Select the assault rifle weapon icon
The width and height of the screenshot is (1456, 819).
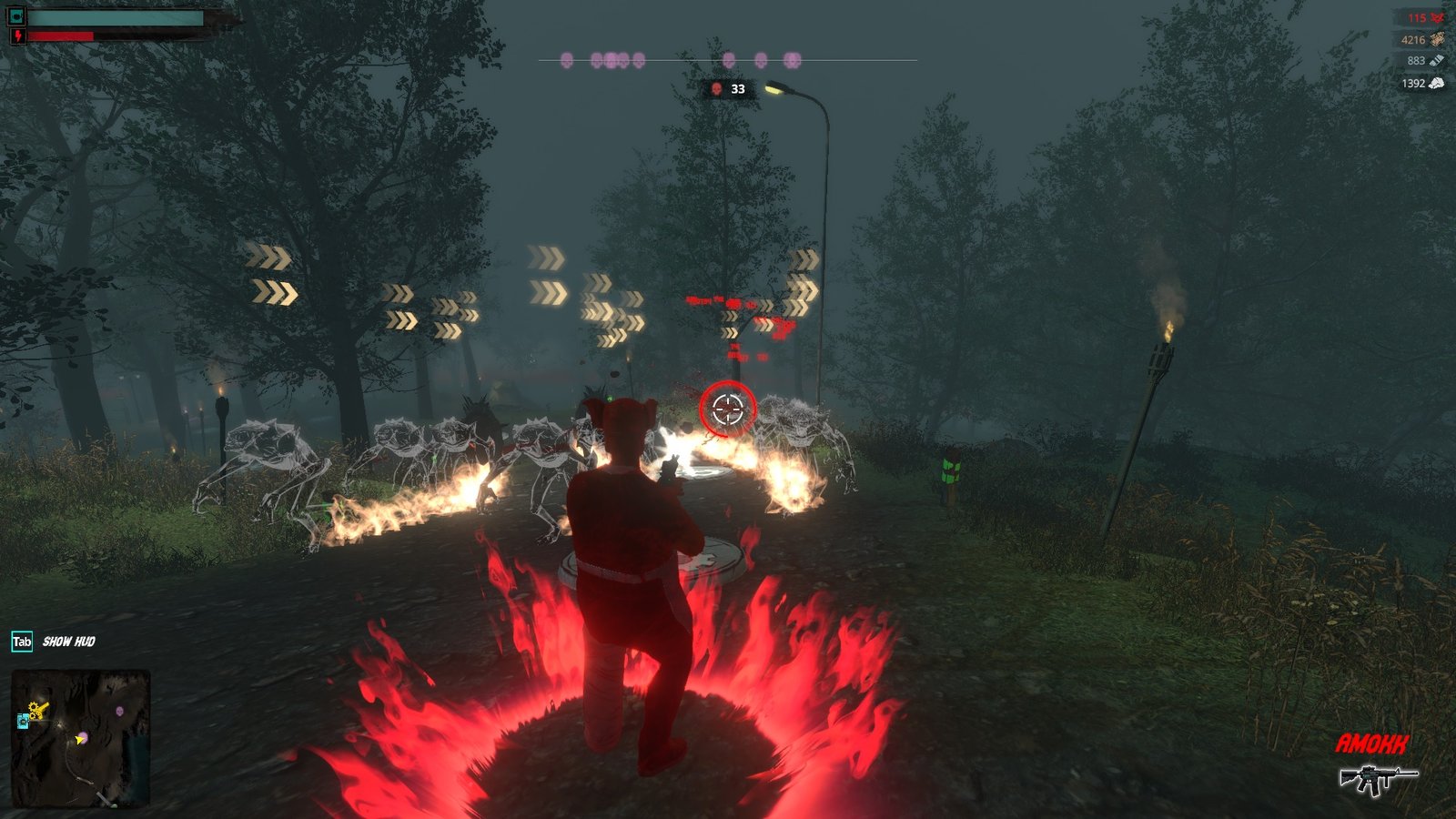pyautogui.click(x=1376, y=778)
